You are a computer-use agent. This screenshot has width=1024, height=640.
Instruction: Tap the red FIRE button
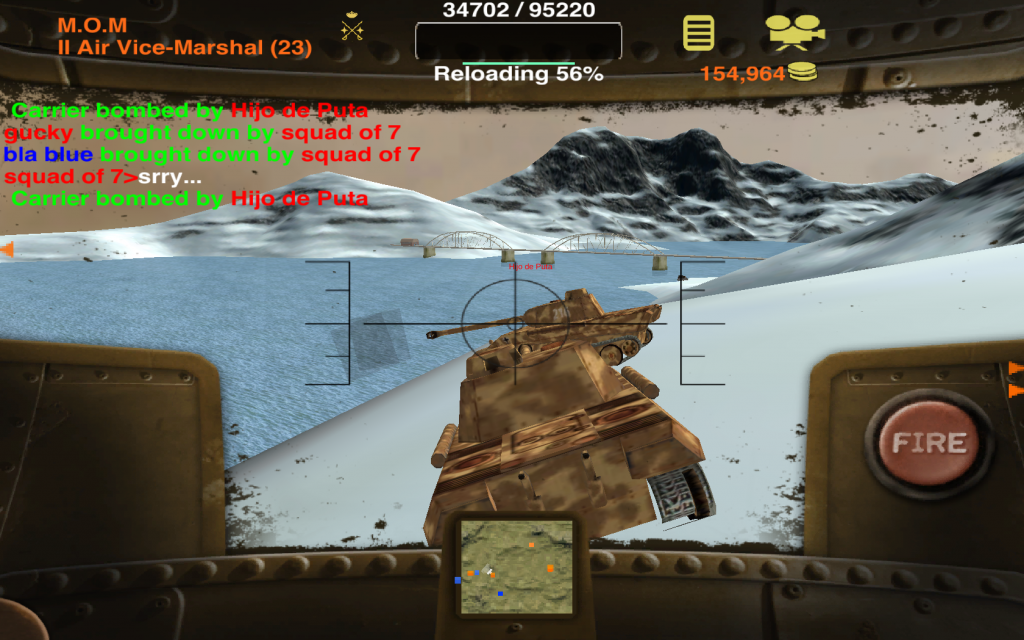(x=929, y=443)
